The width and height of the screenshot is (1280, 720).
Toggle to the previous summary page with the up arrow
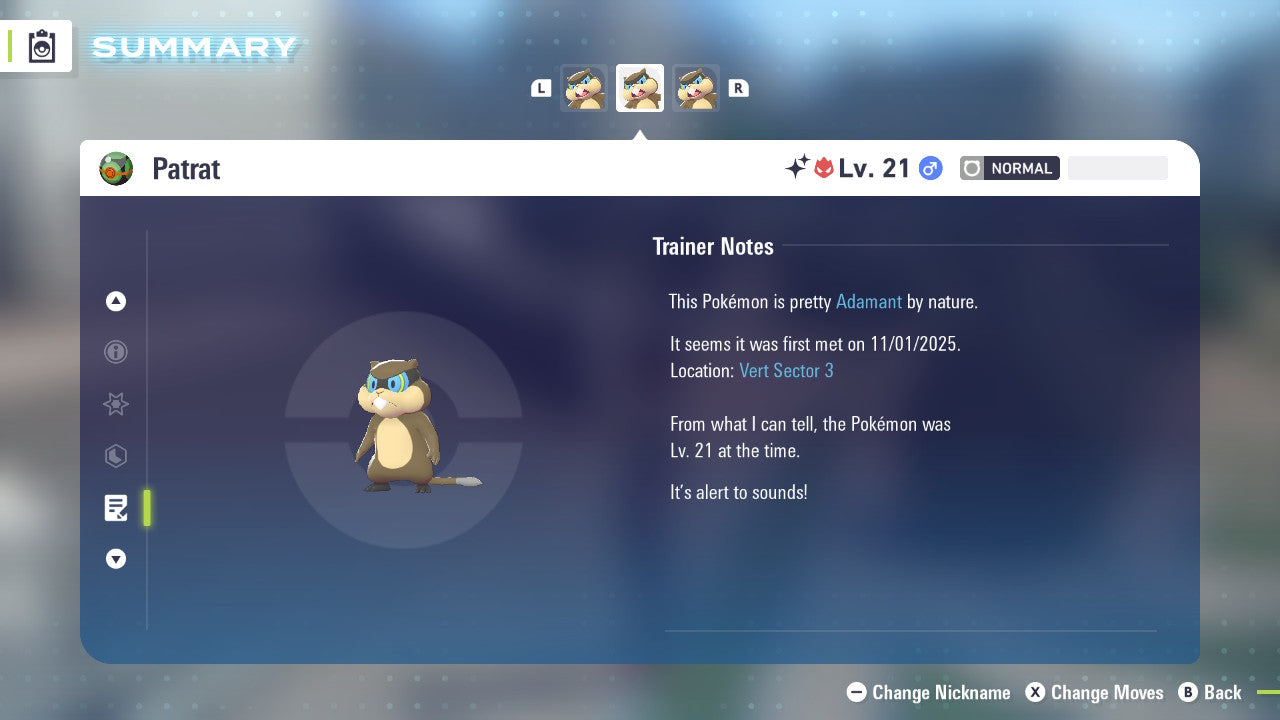(116, 301)
